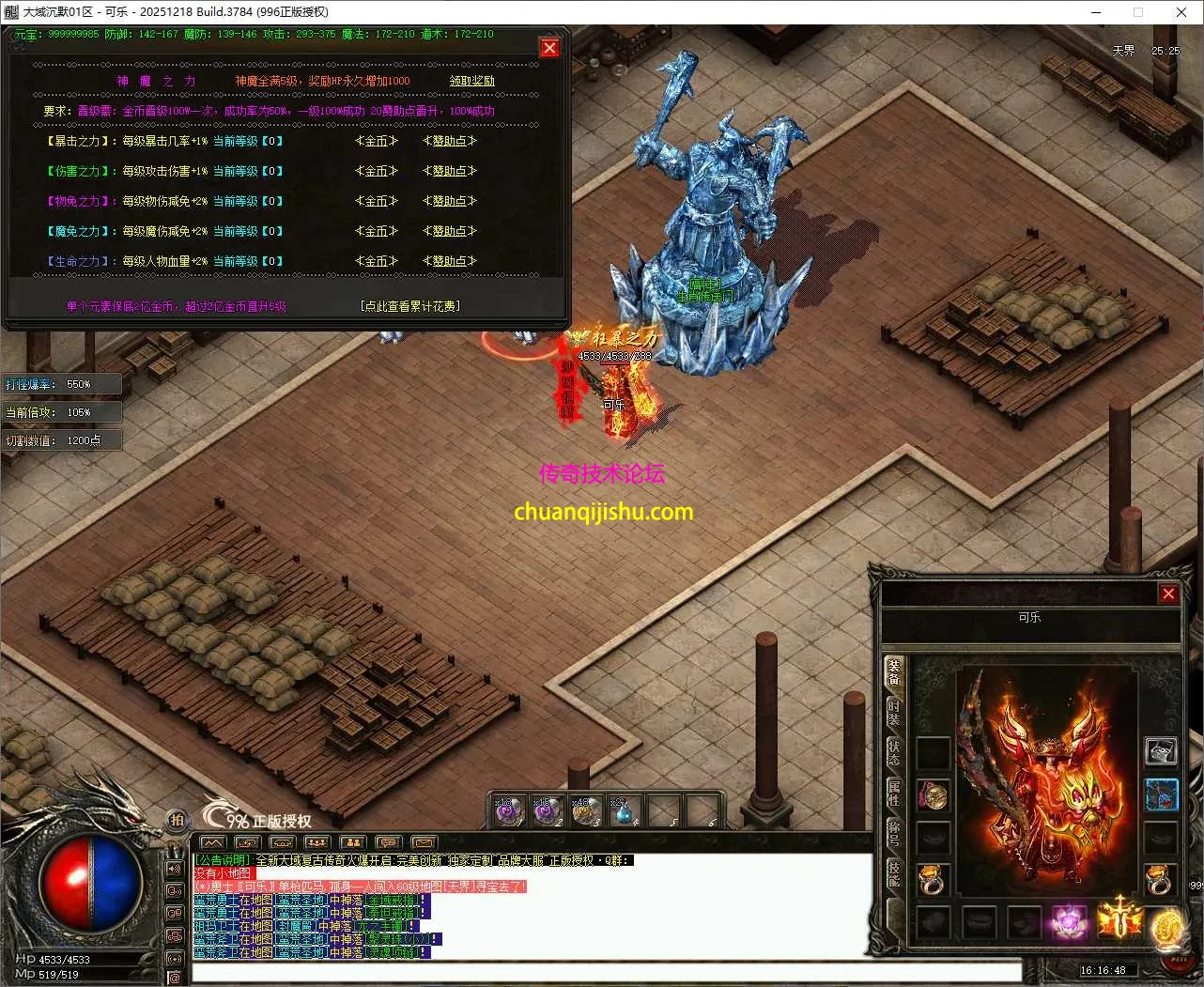
Task: Upgrade 伤害之力 using 赞助点
Action: pyautogui.click(x=449, y=171)
